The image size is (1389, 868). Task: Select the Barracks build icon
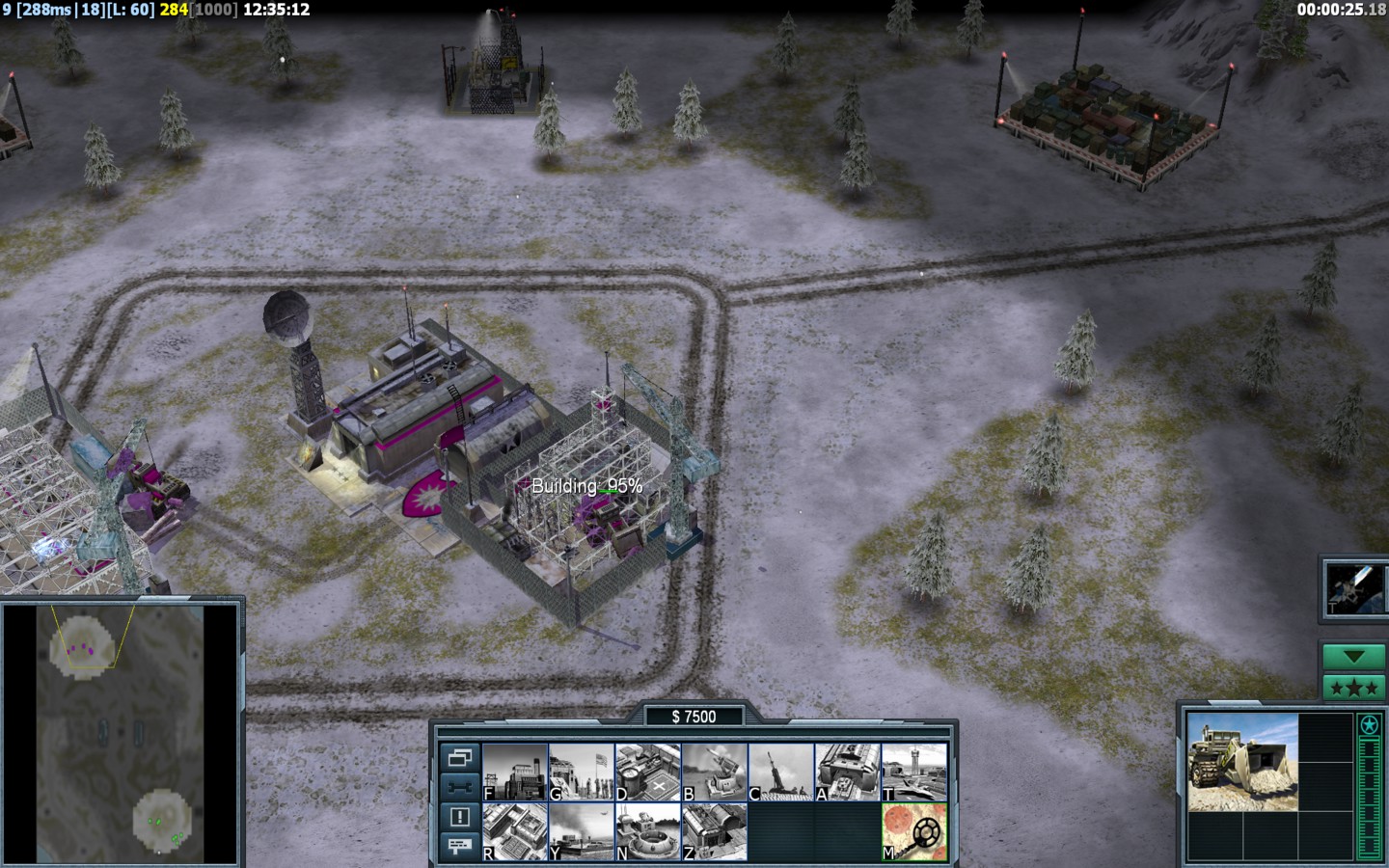coord(582,772)
